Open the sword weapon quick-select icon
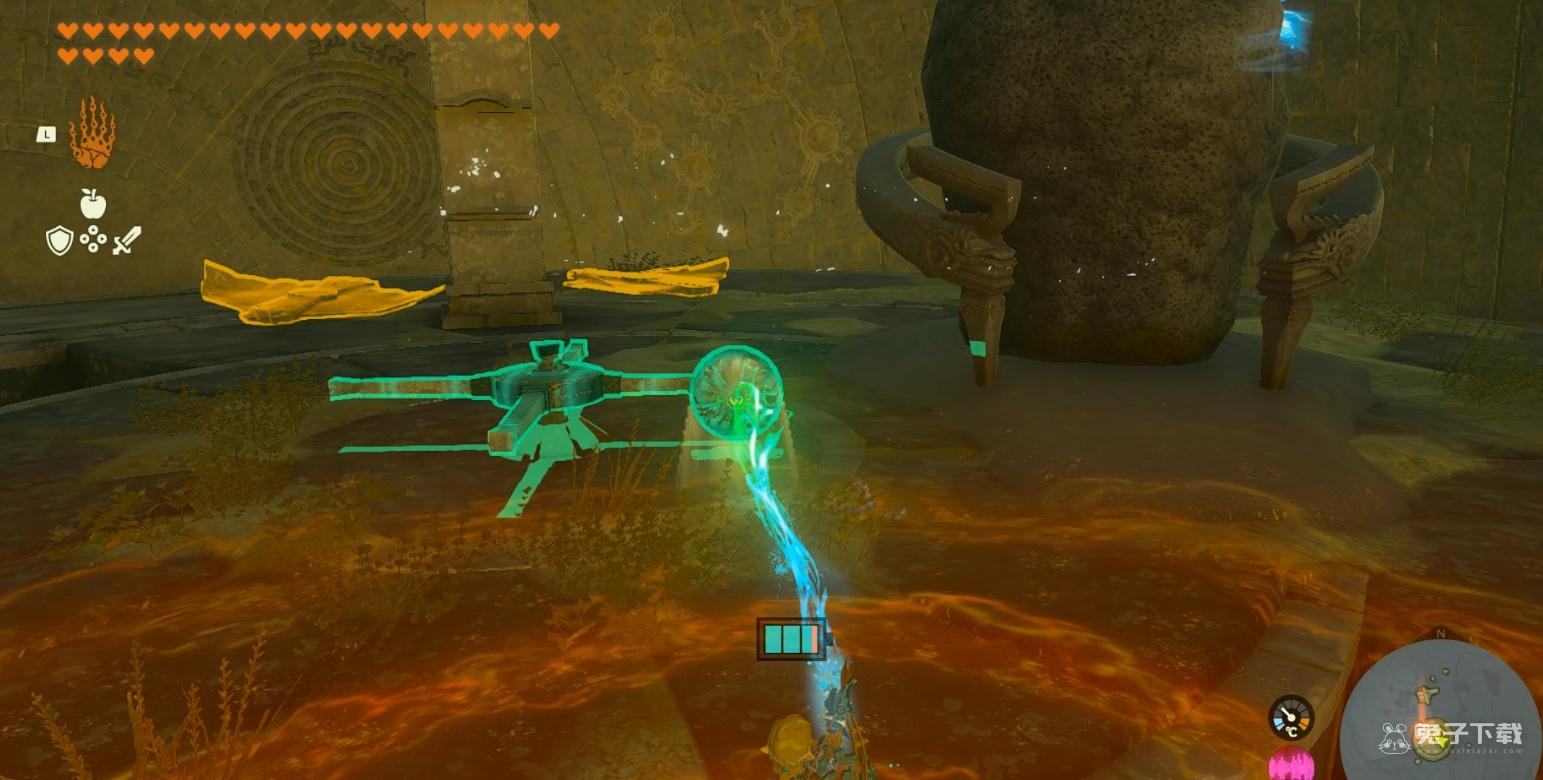The height and width of the screenshot is (780, 1543). tap(127, 240)
